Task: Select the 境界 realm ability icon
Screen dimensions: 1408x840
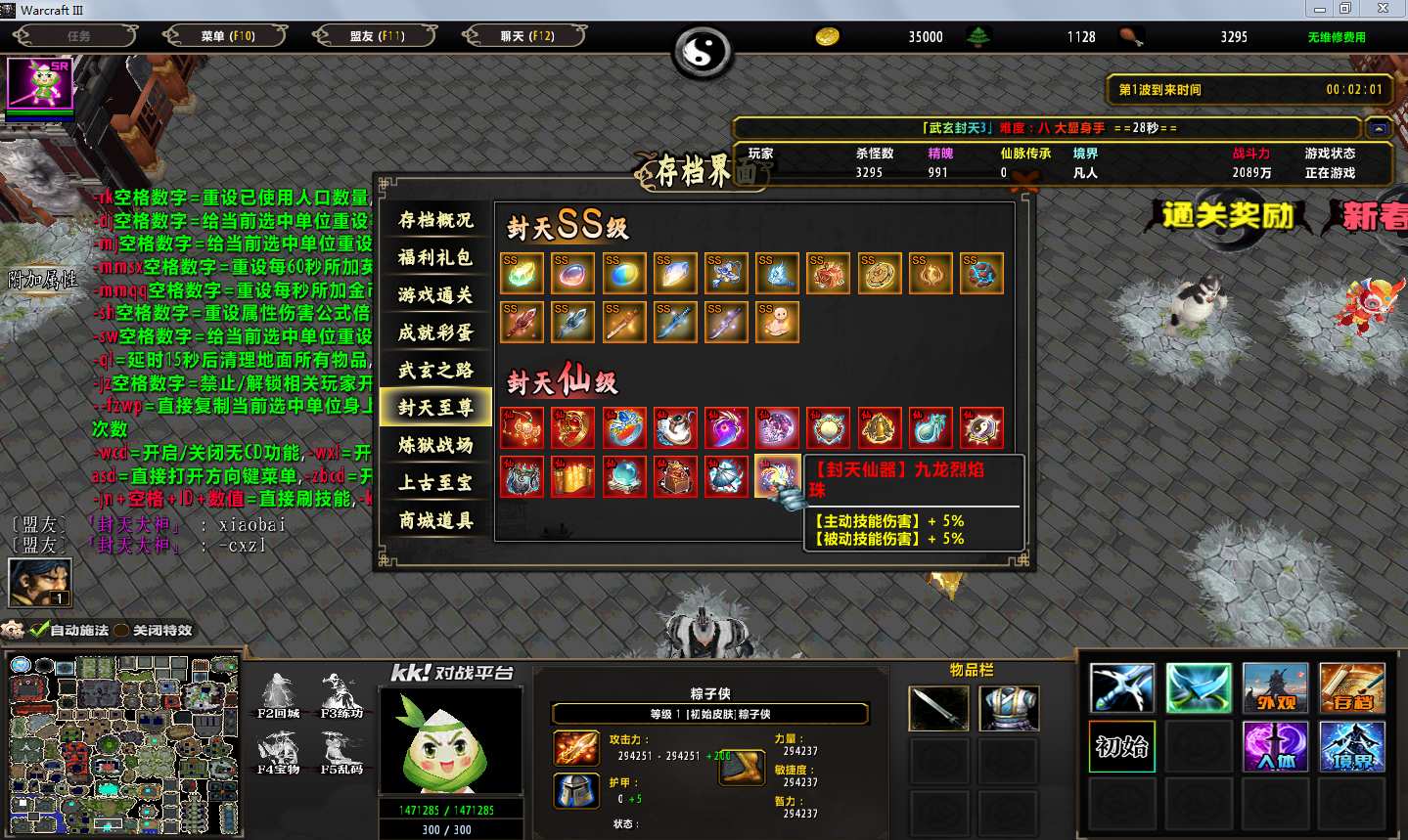Action: [1352, 746]
